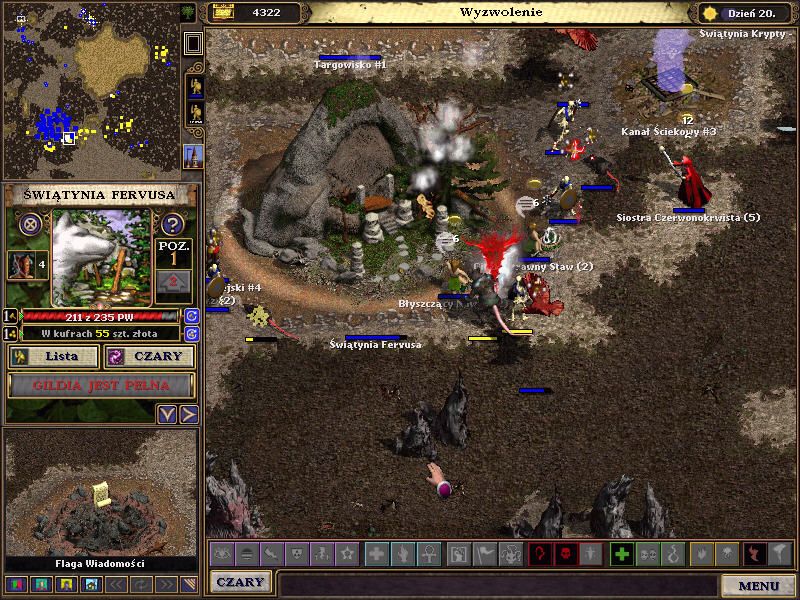Show the Lista hero list
Image resolution: width=800 pixels, height=600 pixels.
(x=54, y=357)
